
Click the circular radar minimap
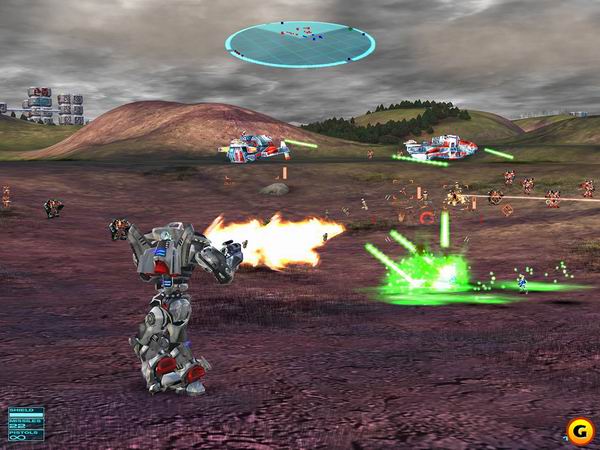[x=300, y=44]
